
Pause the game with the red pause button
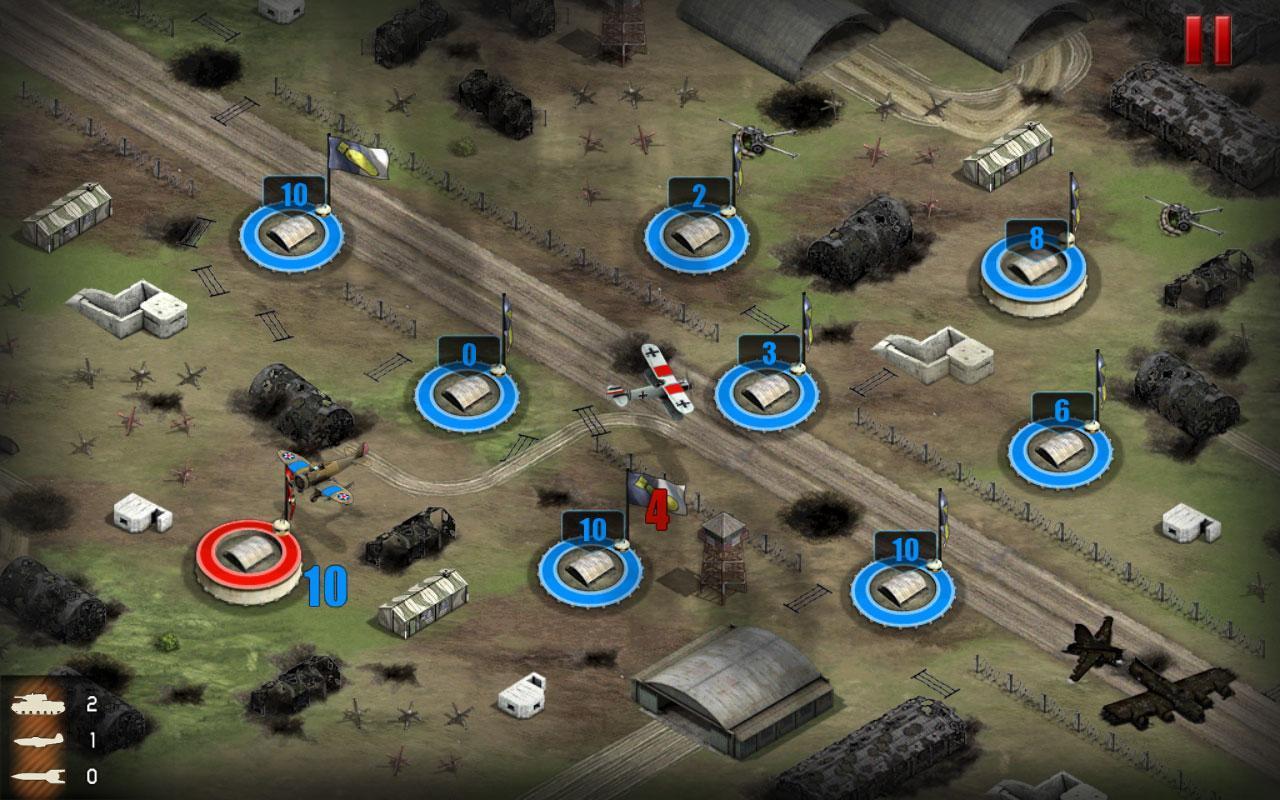(x=1208, y=40)
